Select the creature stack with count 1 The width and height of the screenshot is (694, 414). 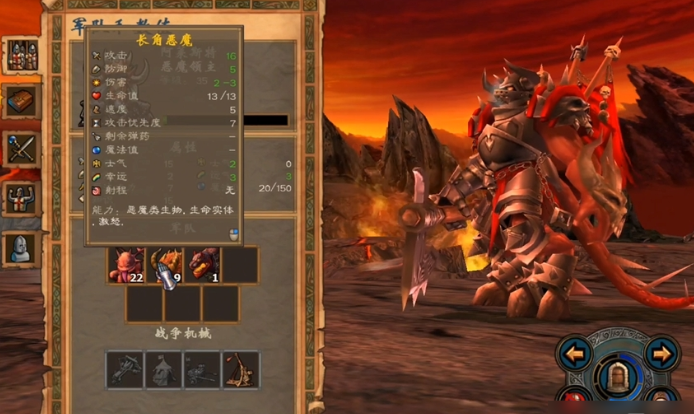(203, 266)
